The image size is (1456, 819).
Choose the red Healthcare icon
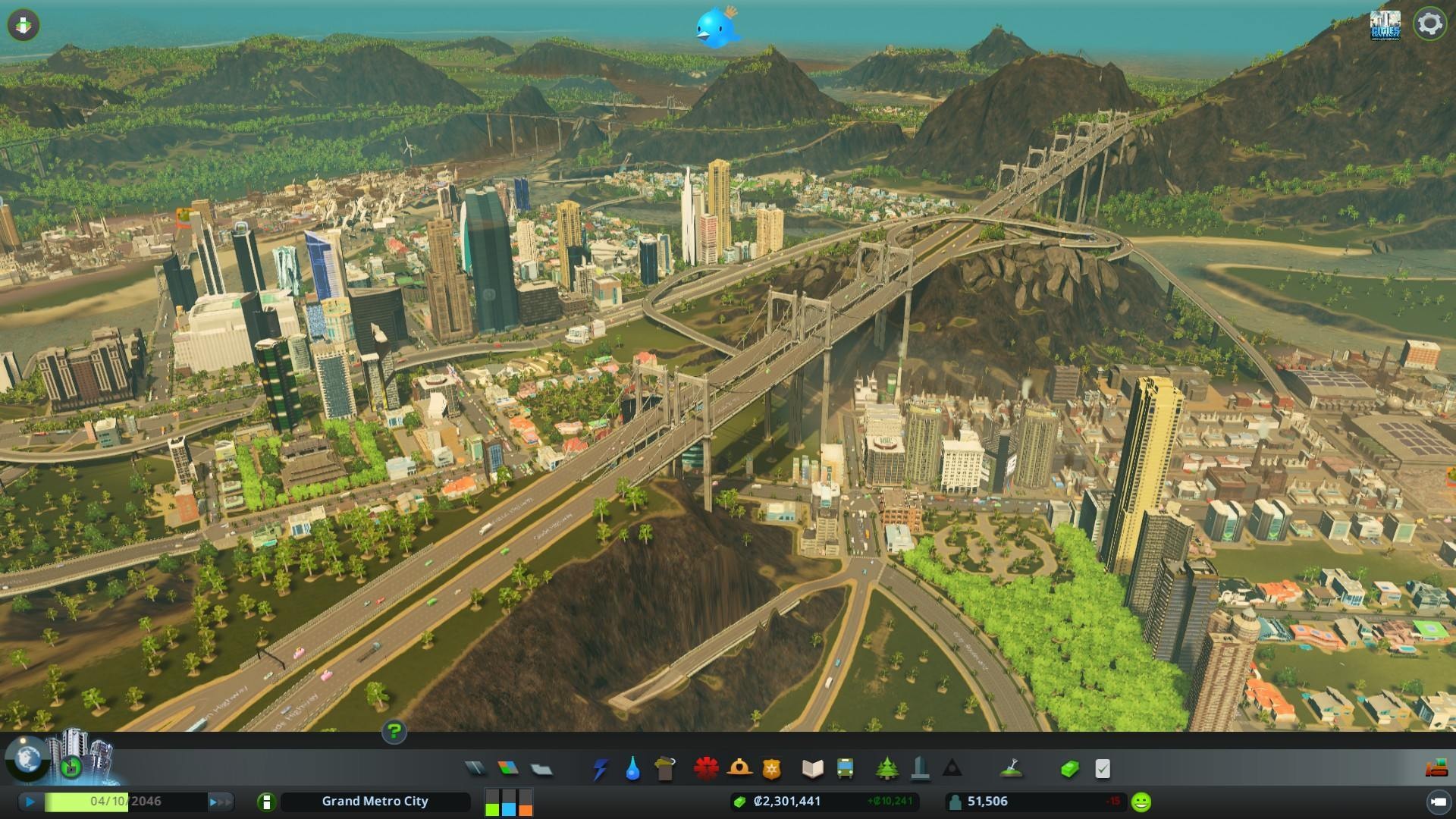coord(706,769)
